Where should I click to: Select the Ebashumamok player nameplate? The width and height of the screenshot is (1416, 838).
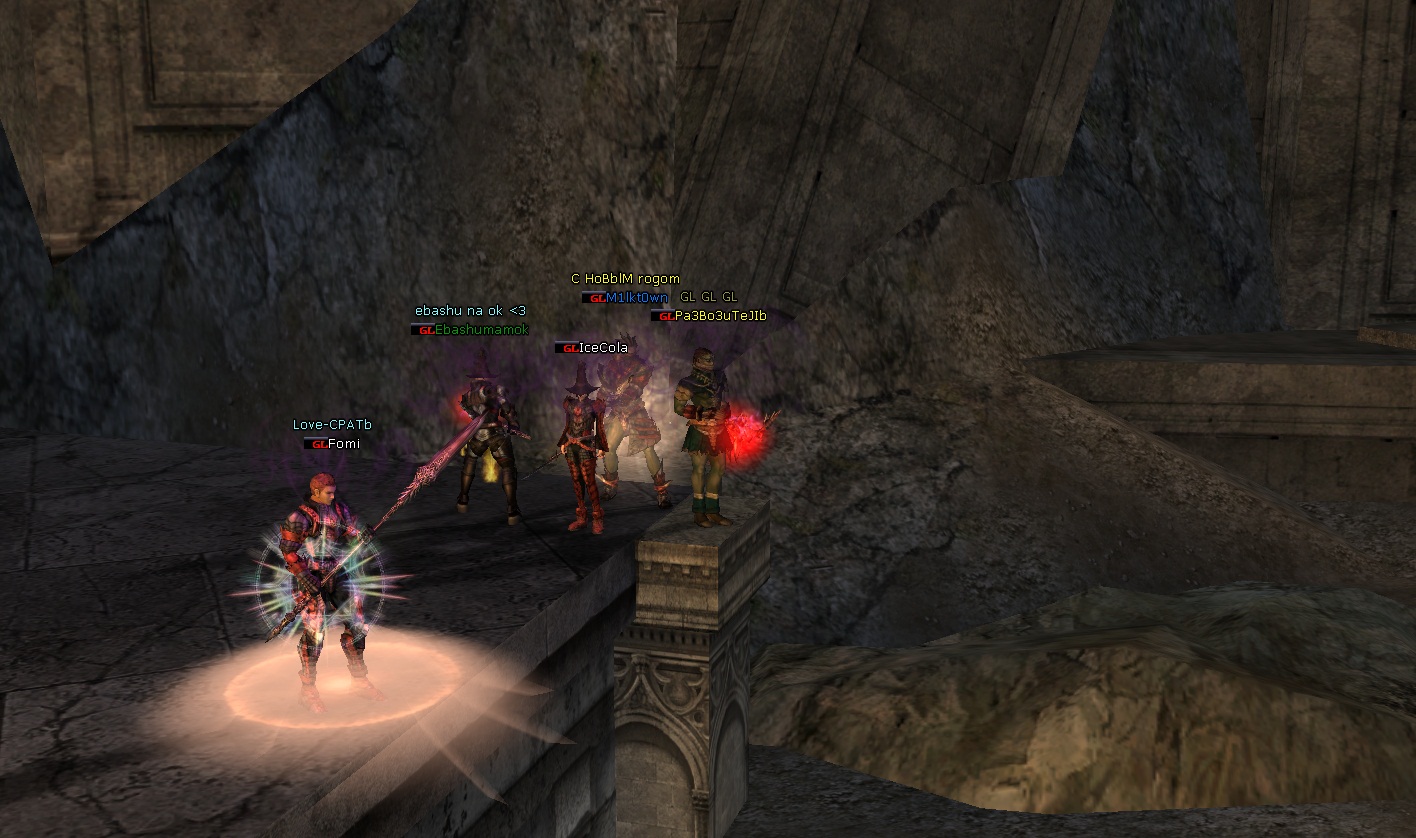pyautogui.click(x=481, y=330)
